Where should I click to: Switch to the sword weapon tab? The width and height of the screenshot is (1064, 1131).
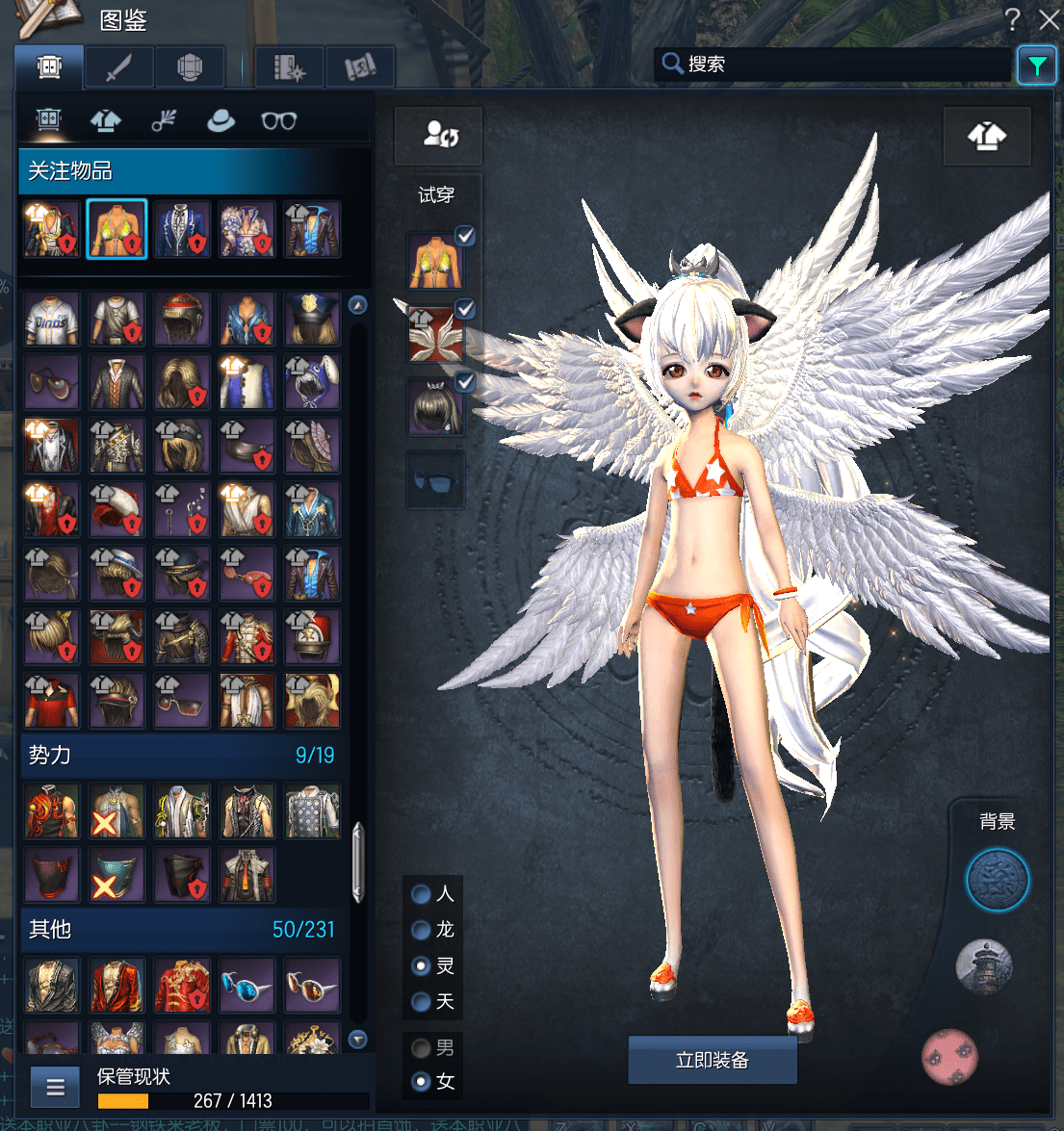[x=119, y=67]
